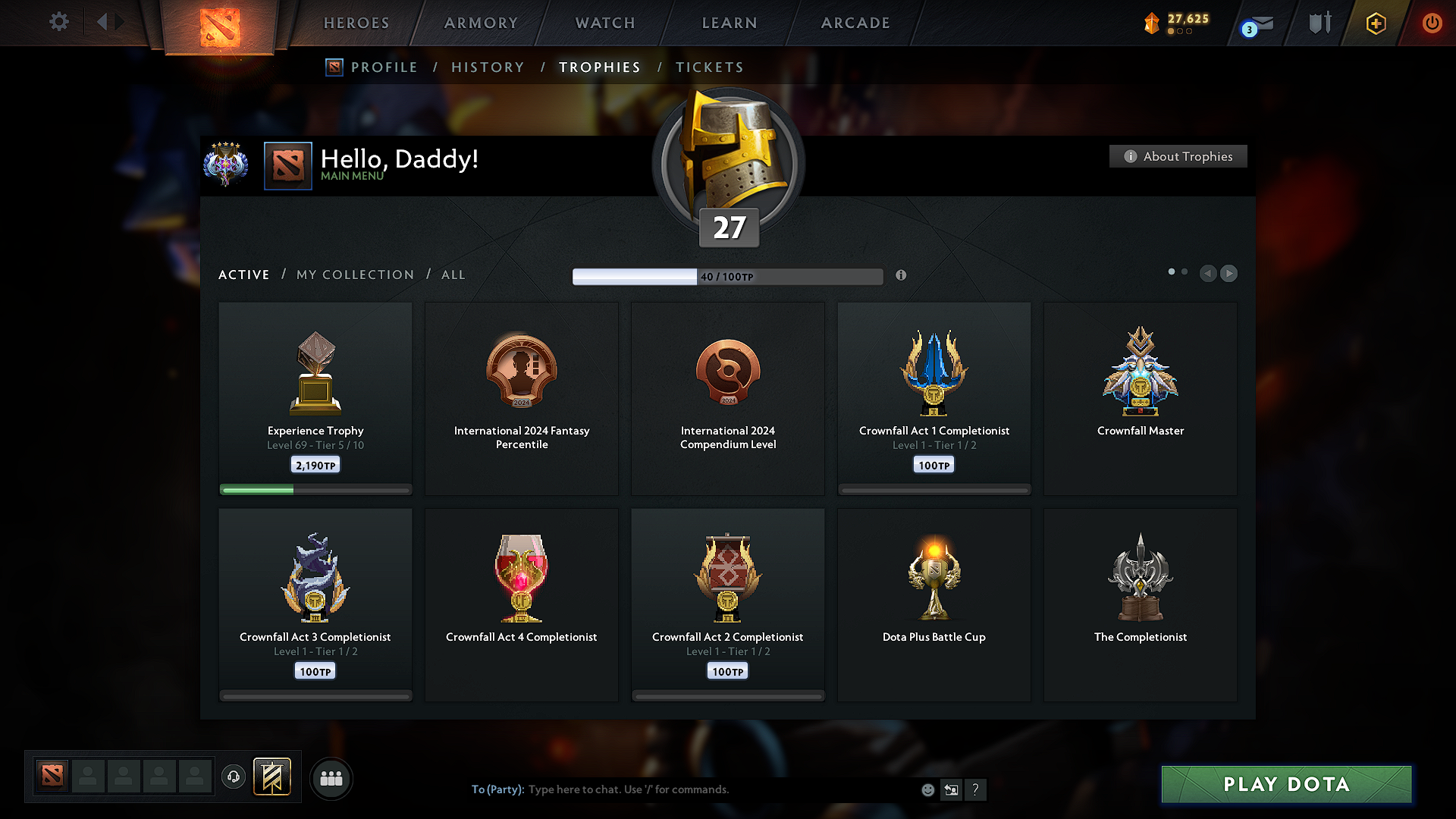Click the About Trophies button
Image resolution: width=1456 pixels, height=819 pixels.
pyautogui.click(x=1178, y=156)
